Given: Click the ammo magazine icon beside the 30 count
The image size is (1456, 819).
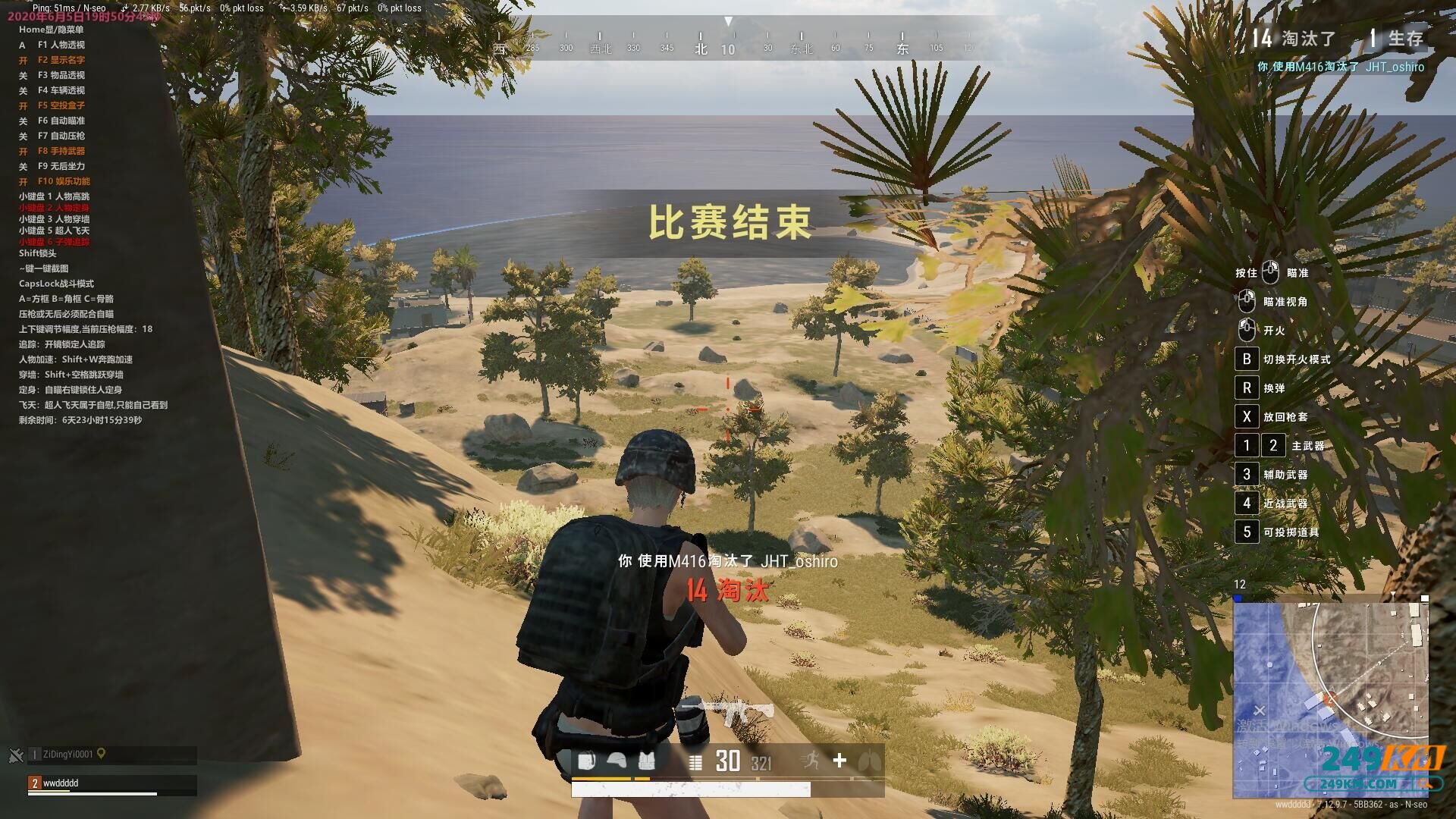Looking at the screenshot, I should coord(695,762).
